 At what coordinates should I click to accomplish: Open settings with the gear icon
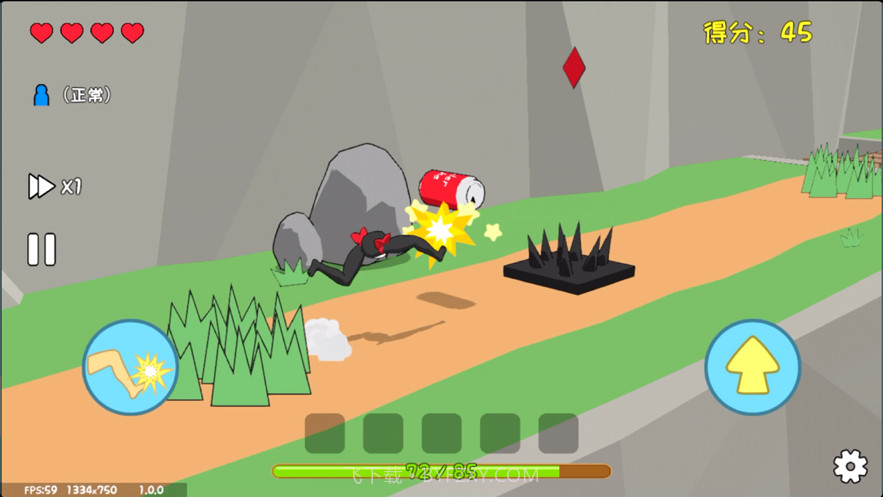click(x=850, y=466)
